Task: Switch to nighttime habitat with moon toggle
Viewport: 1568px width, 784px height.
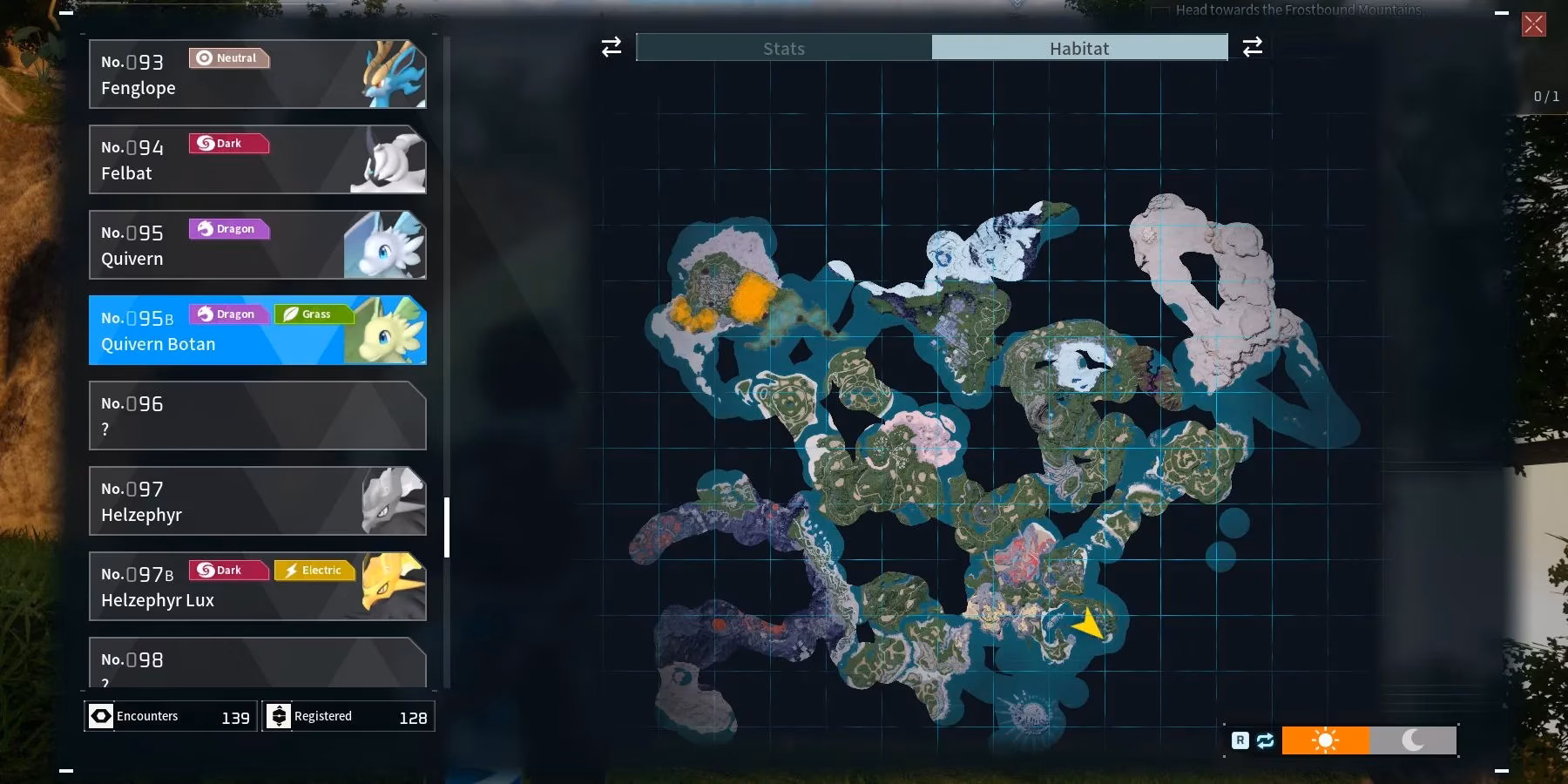Action: (1412, 740)
